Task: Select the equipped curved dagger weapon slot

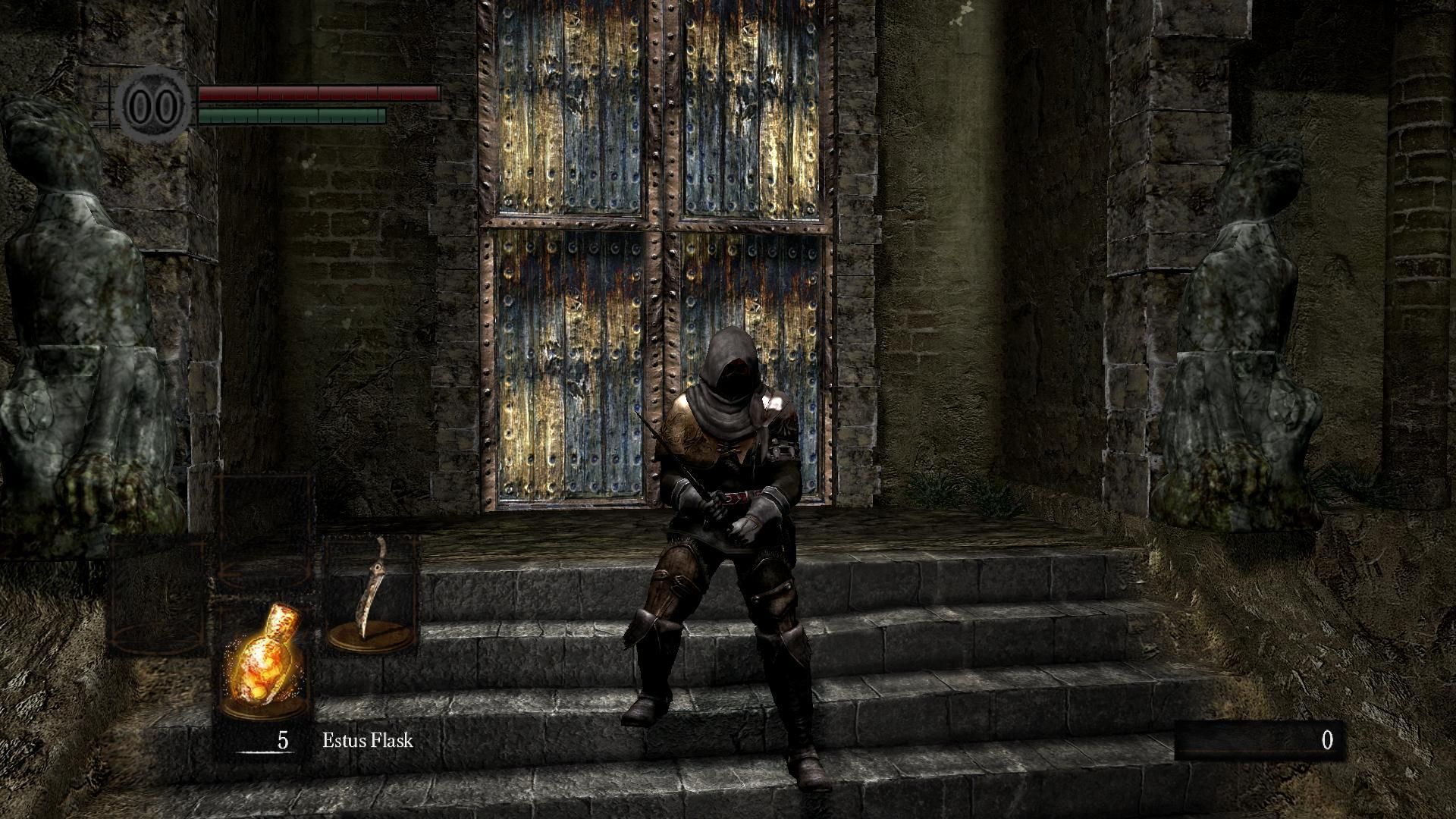Action: [372, 595]
